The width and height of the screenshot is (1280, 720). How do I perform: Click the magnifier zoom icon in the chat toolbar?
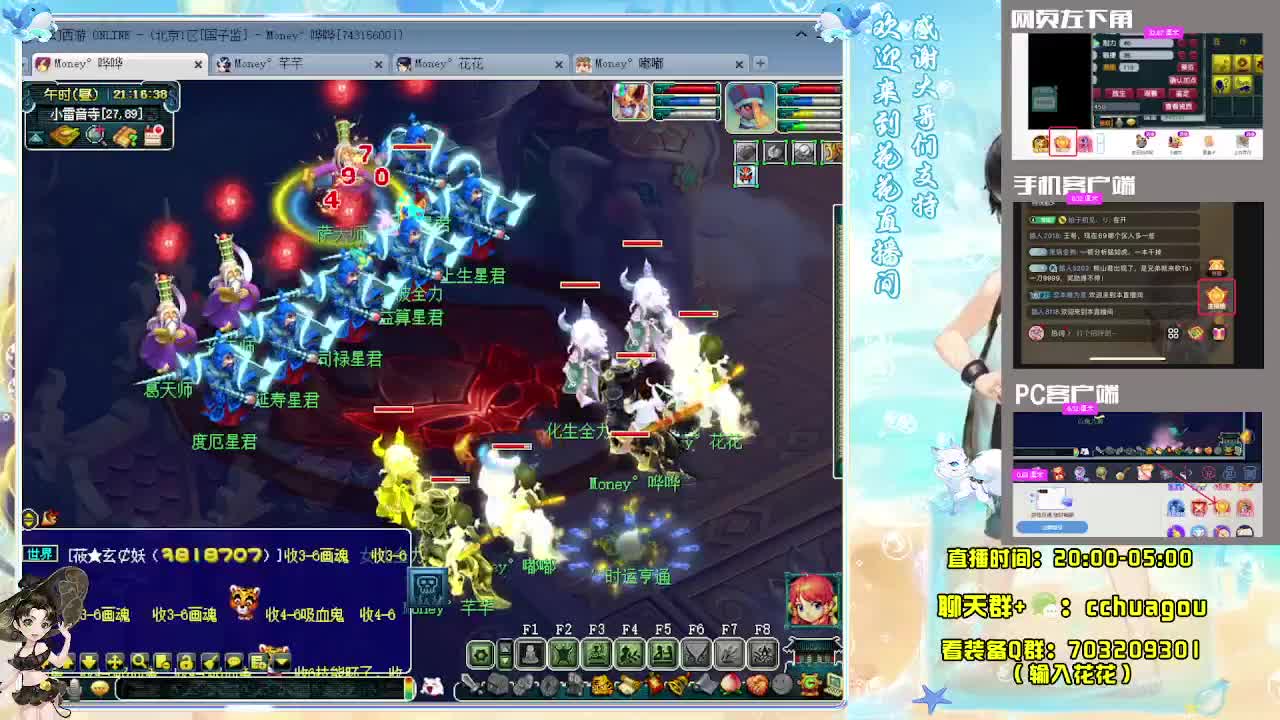point(138,662)
